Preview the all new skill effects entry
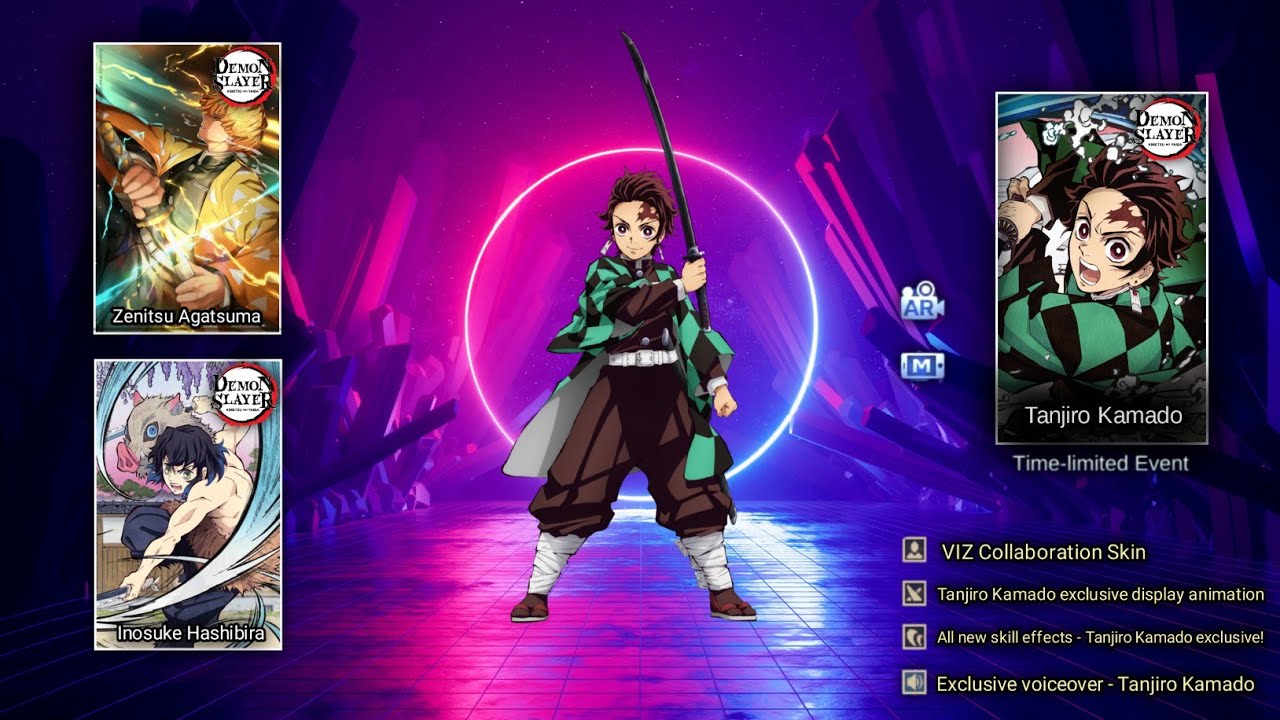Viewport: 1280px width, 720px height. pyautogui.click(x=1100, y=637)
